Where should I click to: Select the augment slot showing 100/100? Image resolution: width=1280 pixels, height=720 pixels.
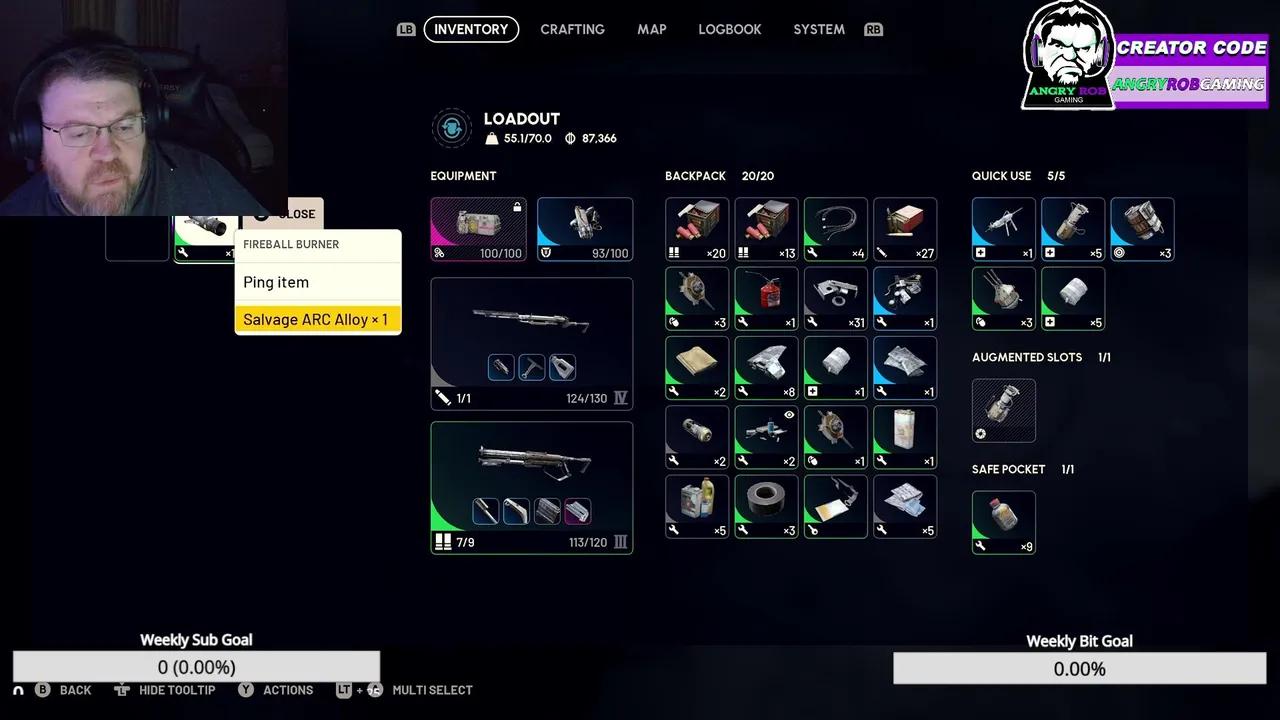pyautogui.click(x=478, y=229)
